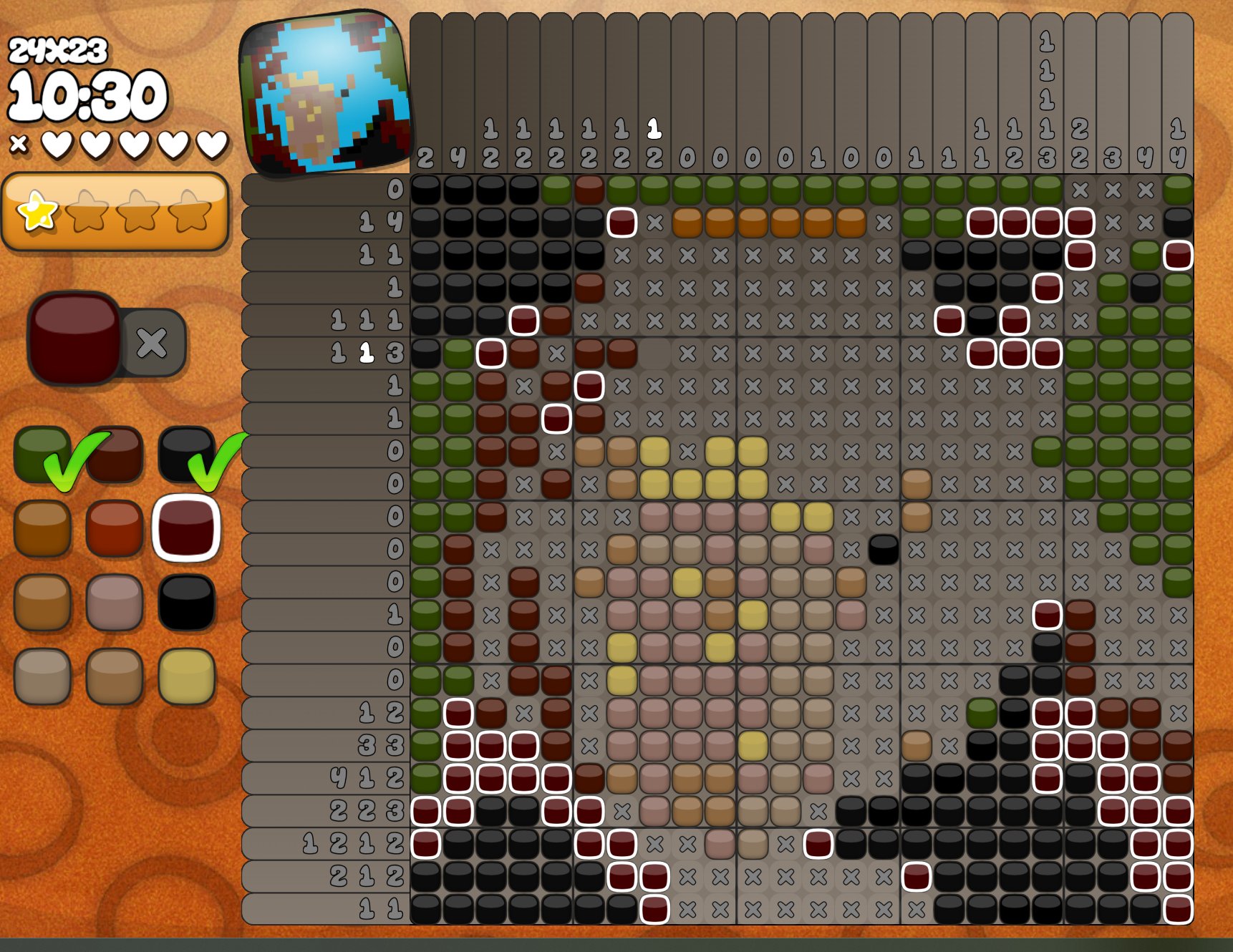Viewport: 1233px width, 952px height.
Task: Select the pure black swatch without checkmark
Action: [186, 602]
